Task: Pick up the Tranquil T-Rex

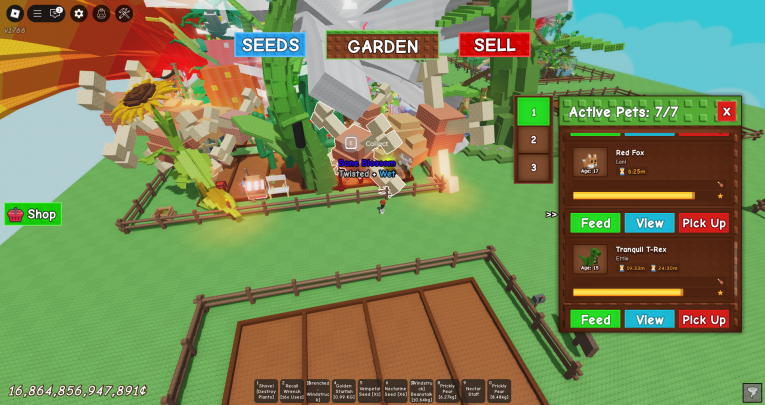Action: [704, 320]
